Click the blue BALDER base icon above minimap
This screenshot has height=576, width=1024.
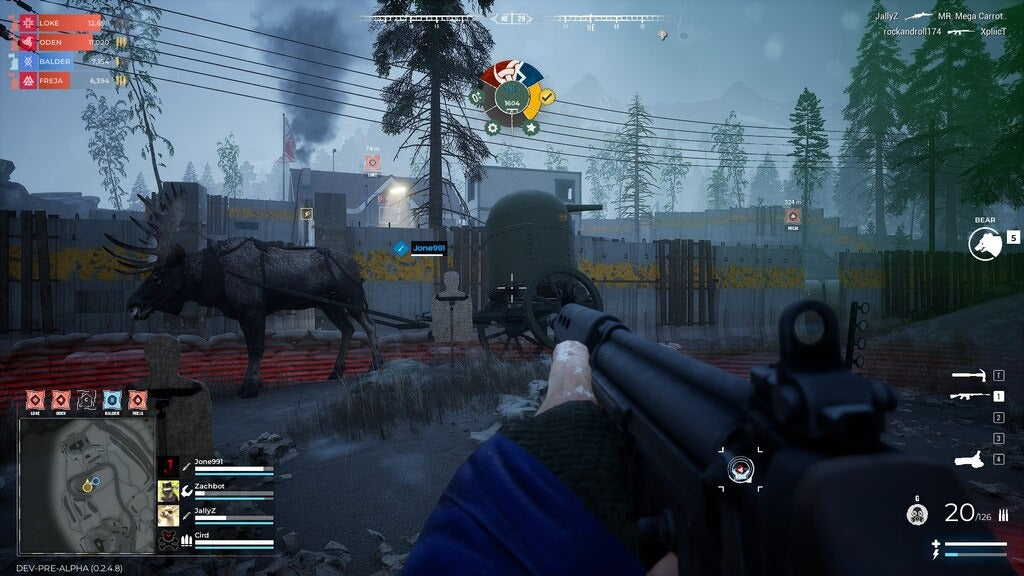[111, 400]
